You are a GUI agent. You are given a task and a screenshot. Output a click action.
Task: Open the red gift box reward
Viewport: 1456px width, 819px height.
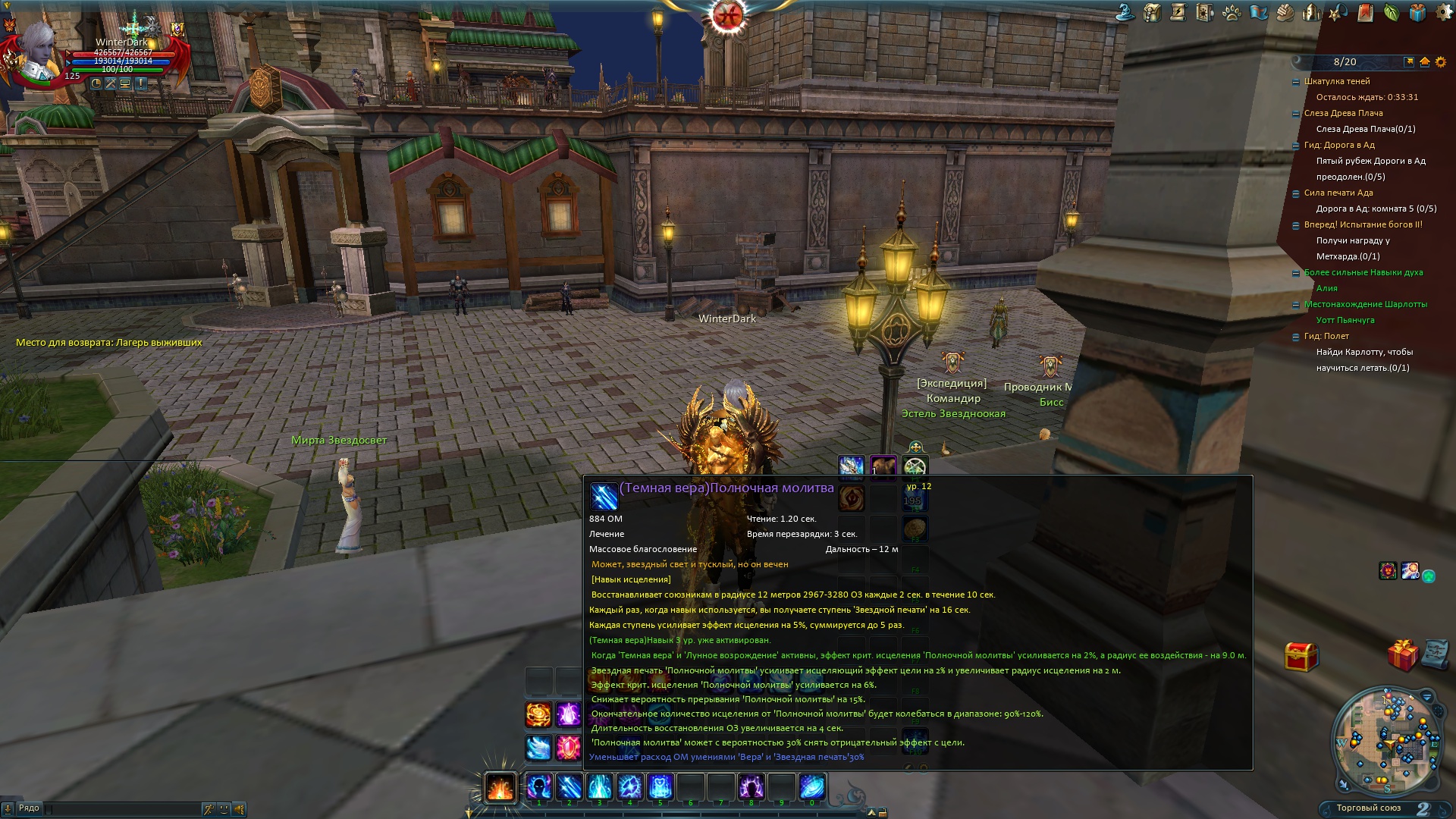pyautogui.click(x=1402, y=655)
